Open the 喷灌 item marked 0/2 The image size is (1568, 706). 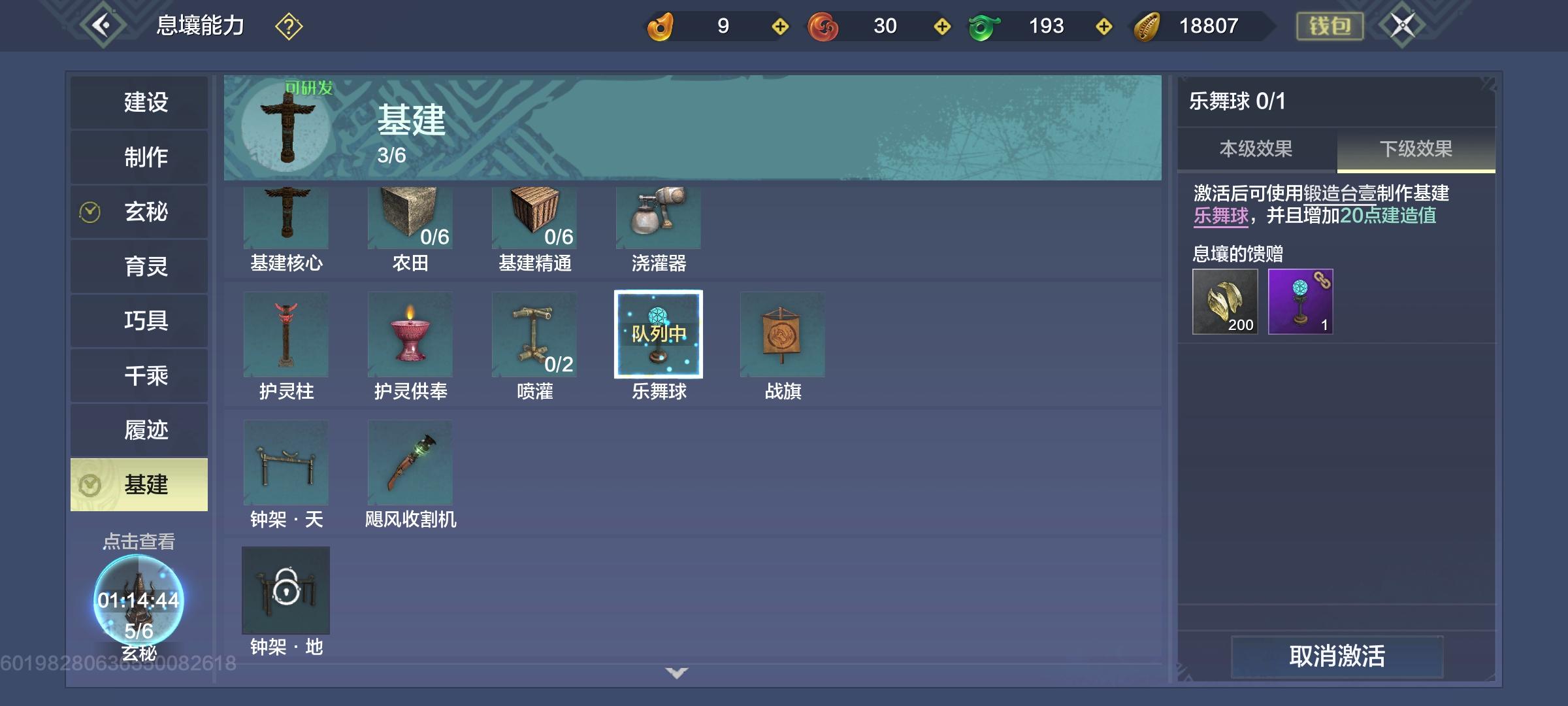[x=534, y=335]
